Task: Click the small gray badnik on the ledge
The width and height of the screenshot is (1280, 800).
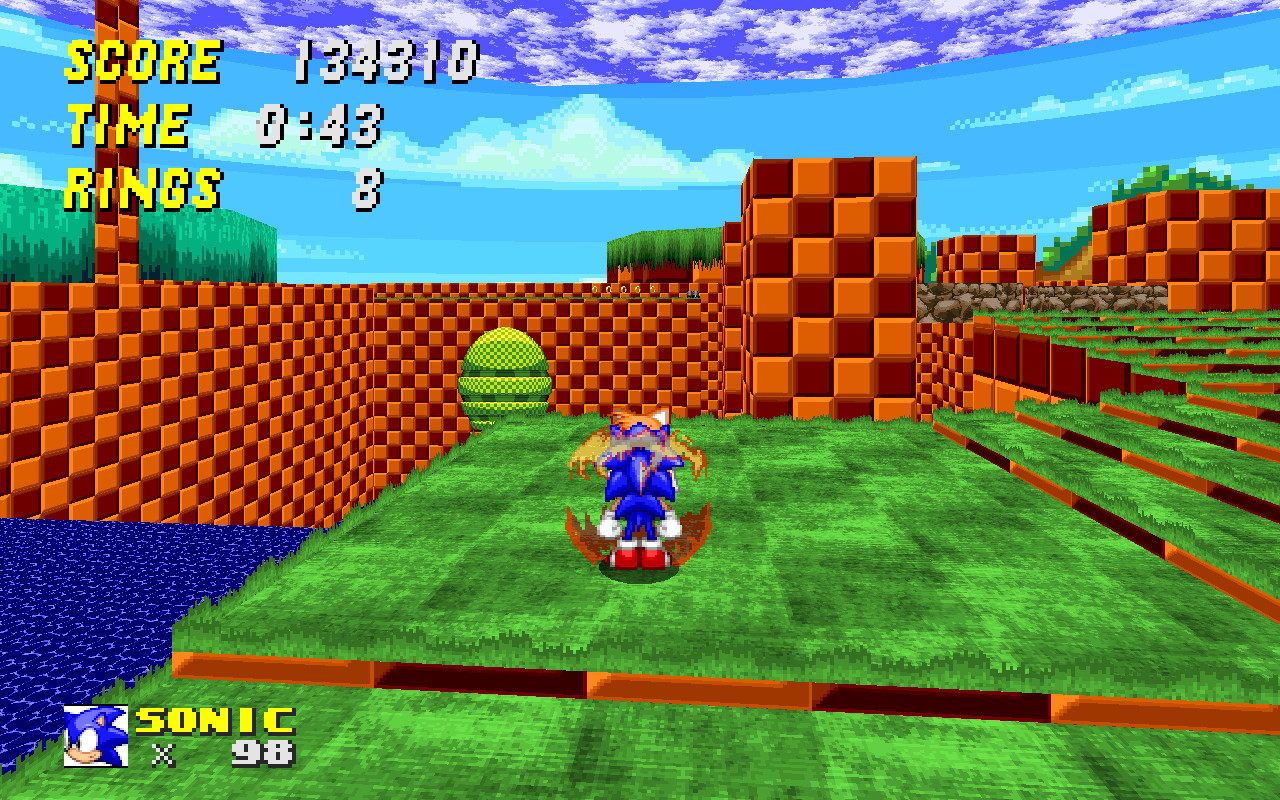Action: pos(693,294)
